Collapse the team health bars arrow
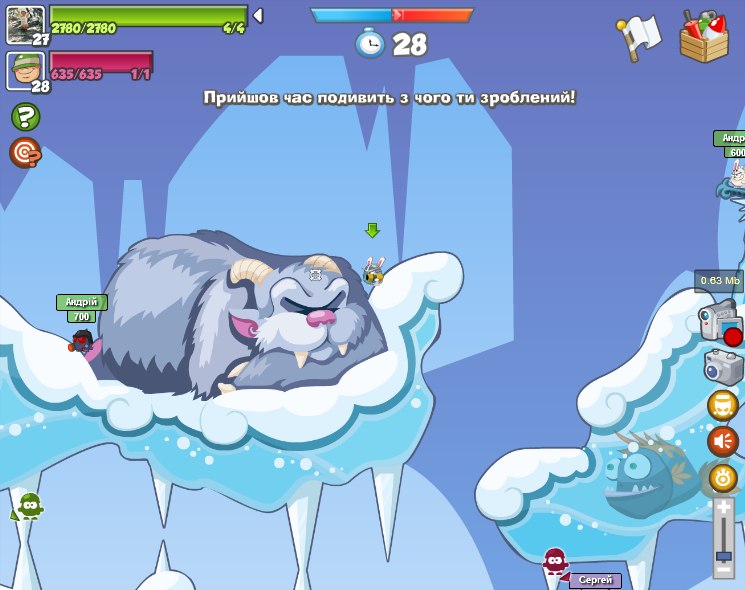This screenshot has height=590, width=745. coord(258,15)
